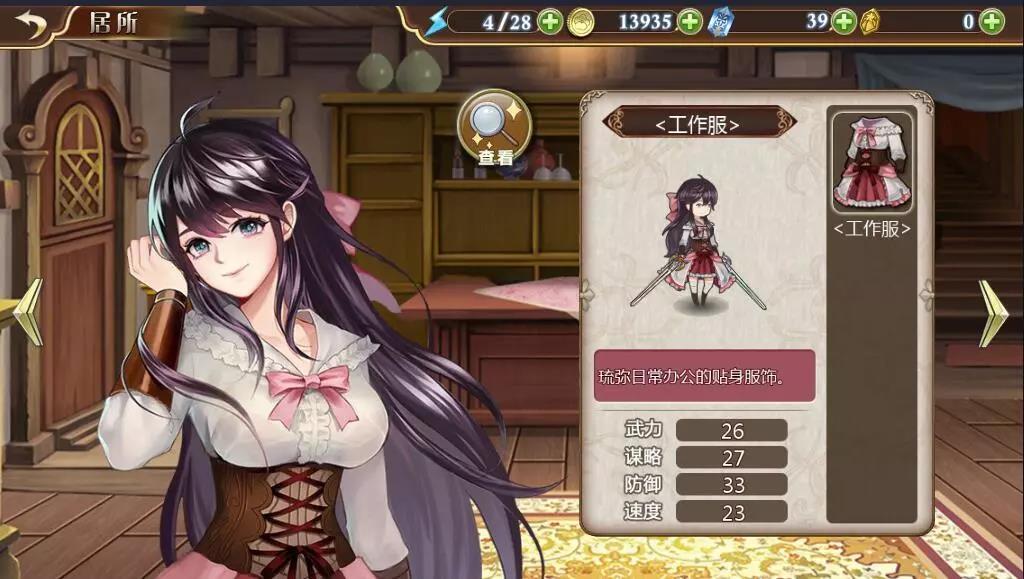1024x579 pixels.
Task: Add more lightning energy with plus button
Action: [x=550, y=21]
